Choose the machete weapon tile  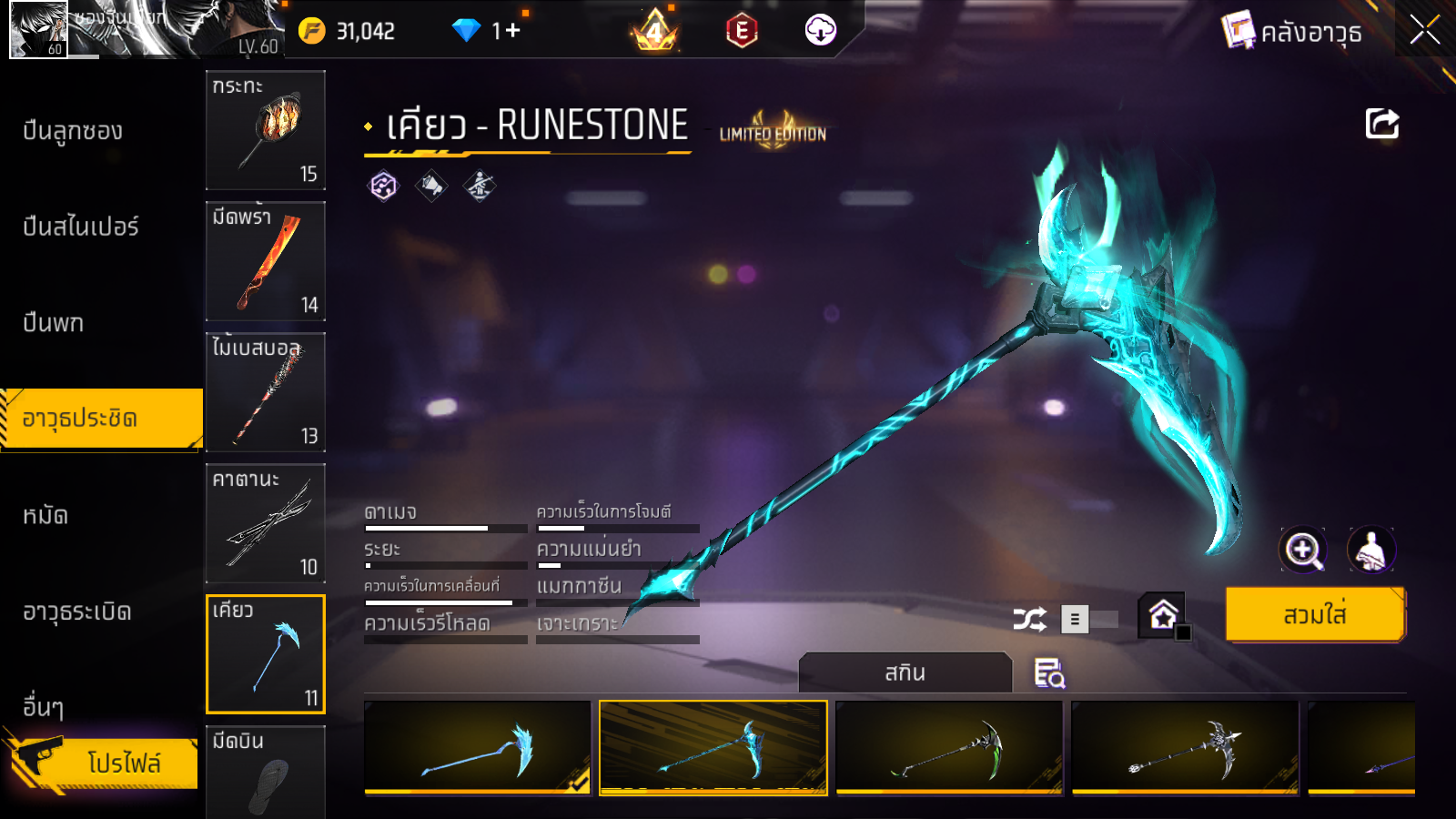click(266, 261)
